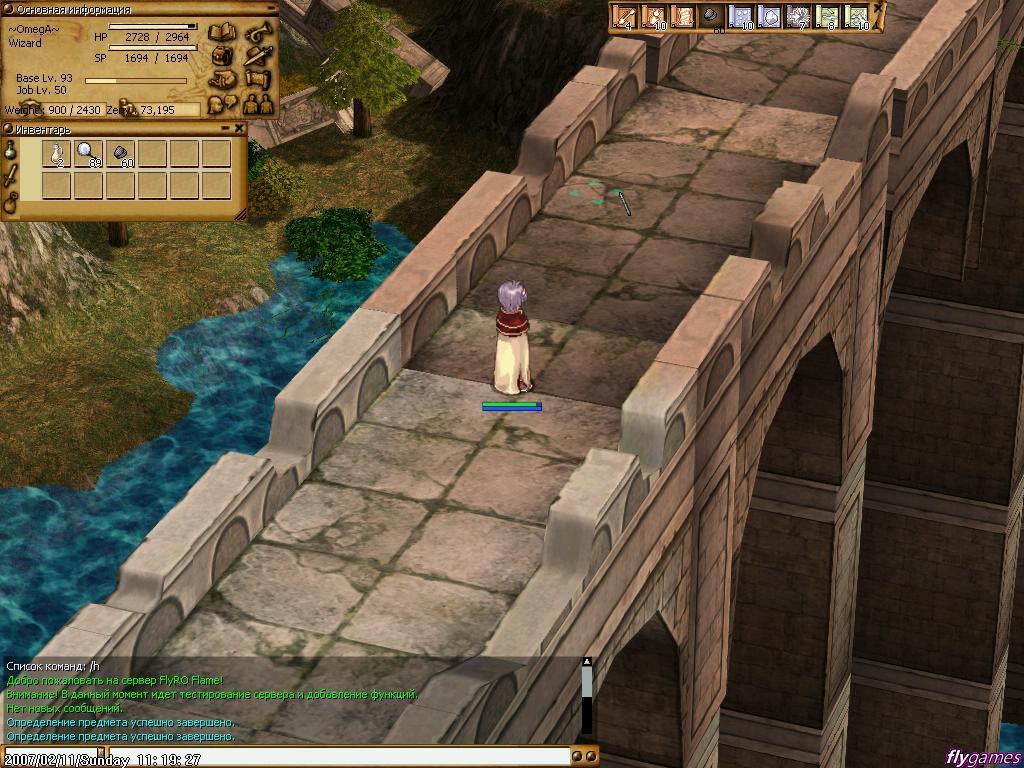Open the book icon in the info panel

[221, 34]
